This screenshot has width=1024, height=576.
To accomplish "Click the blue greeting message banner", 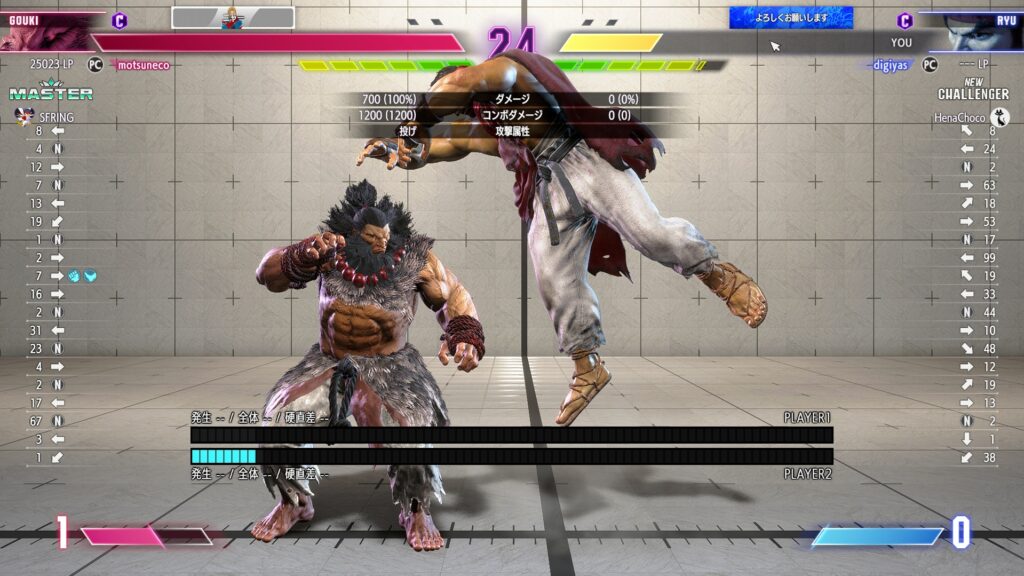I will coord(790,17).
